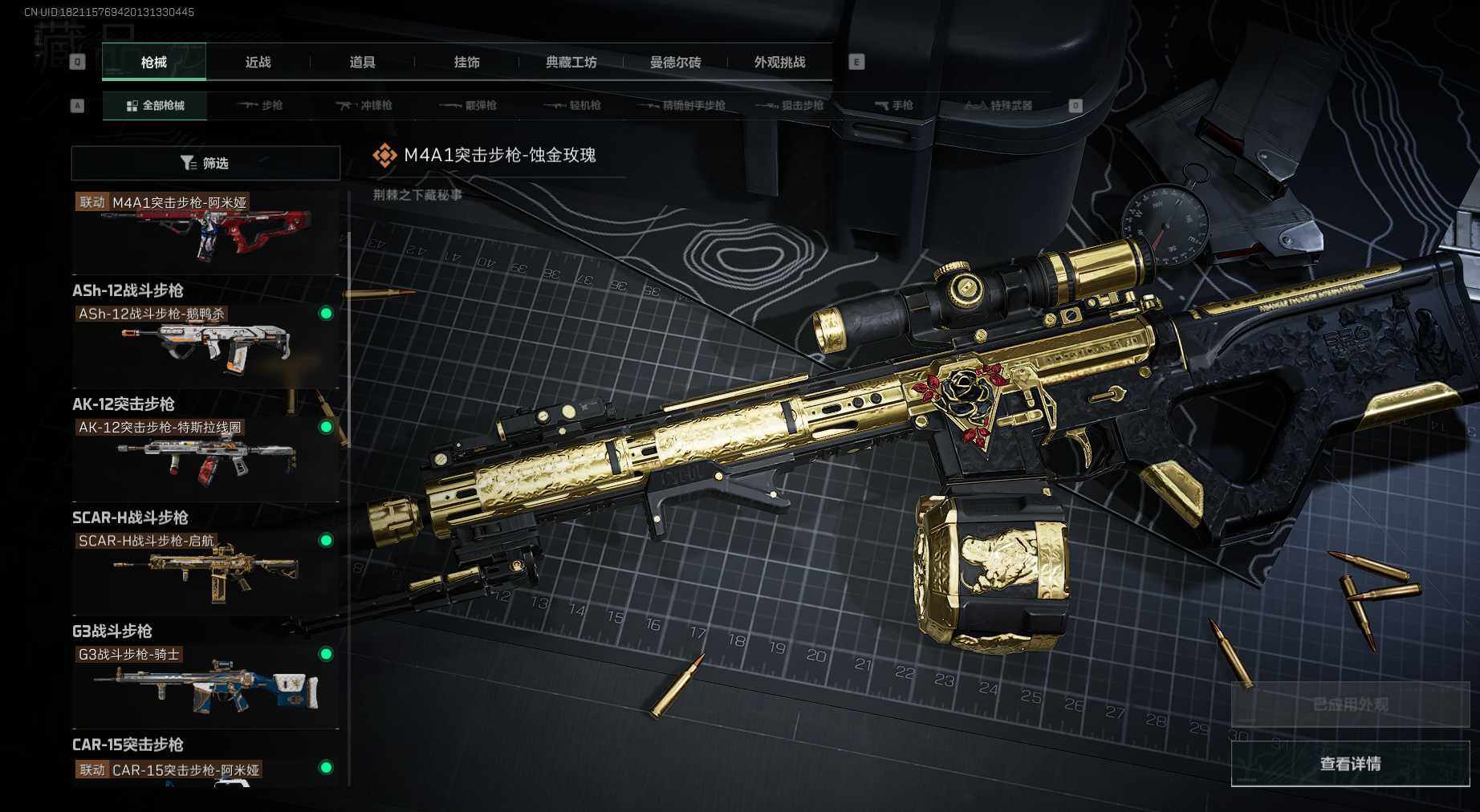Switch to the 枪械 tab

(153, 62)
